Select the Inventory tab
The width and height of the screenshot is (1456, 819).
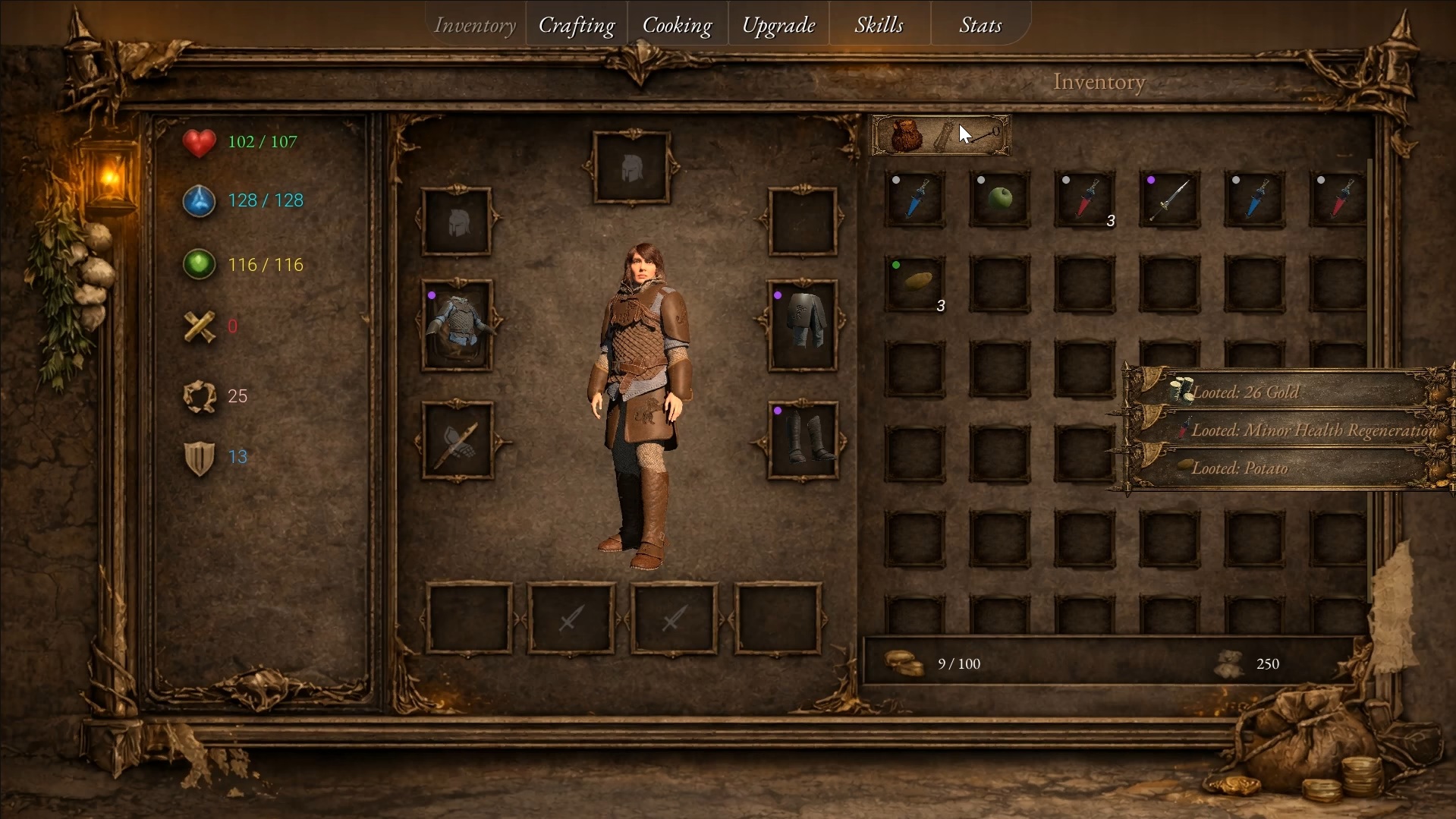pos(475,25)
